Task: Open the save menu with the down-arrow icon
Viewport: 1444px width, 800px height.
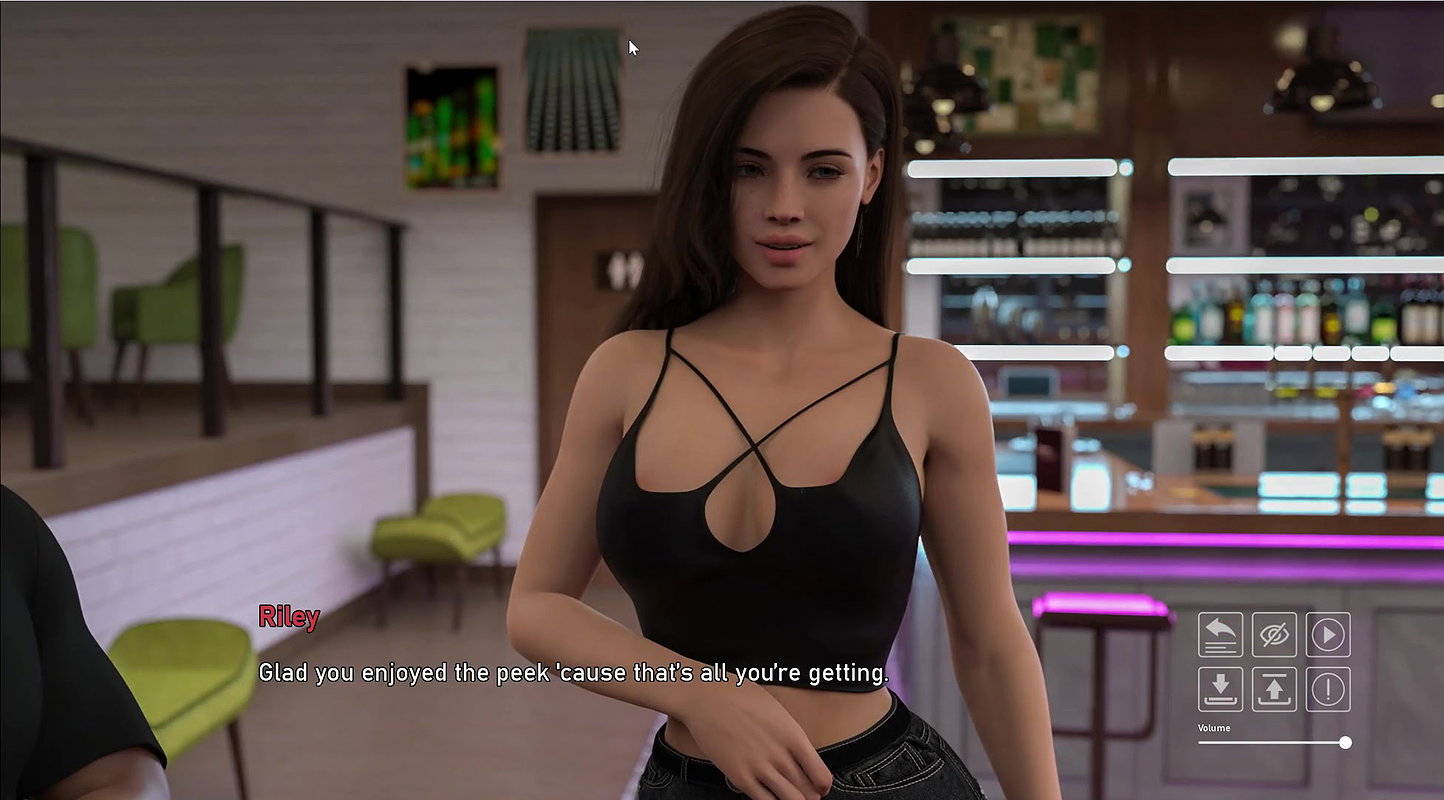Action: (1220, 689)
